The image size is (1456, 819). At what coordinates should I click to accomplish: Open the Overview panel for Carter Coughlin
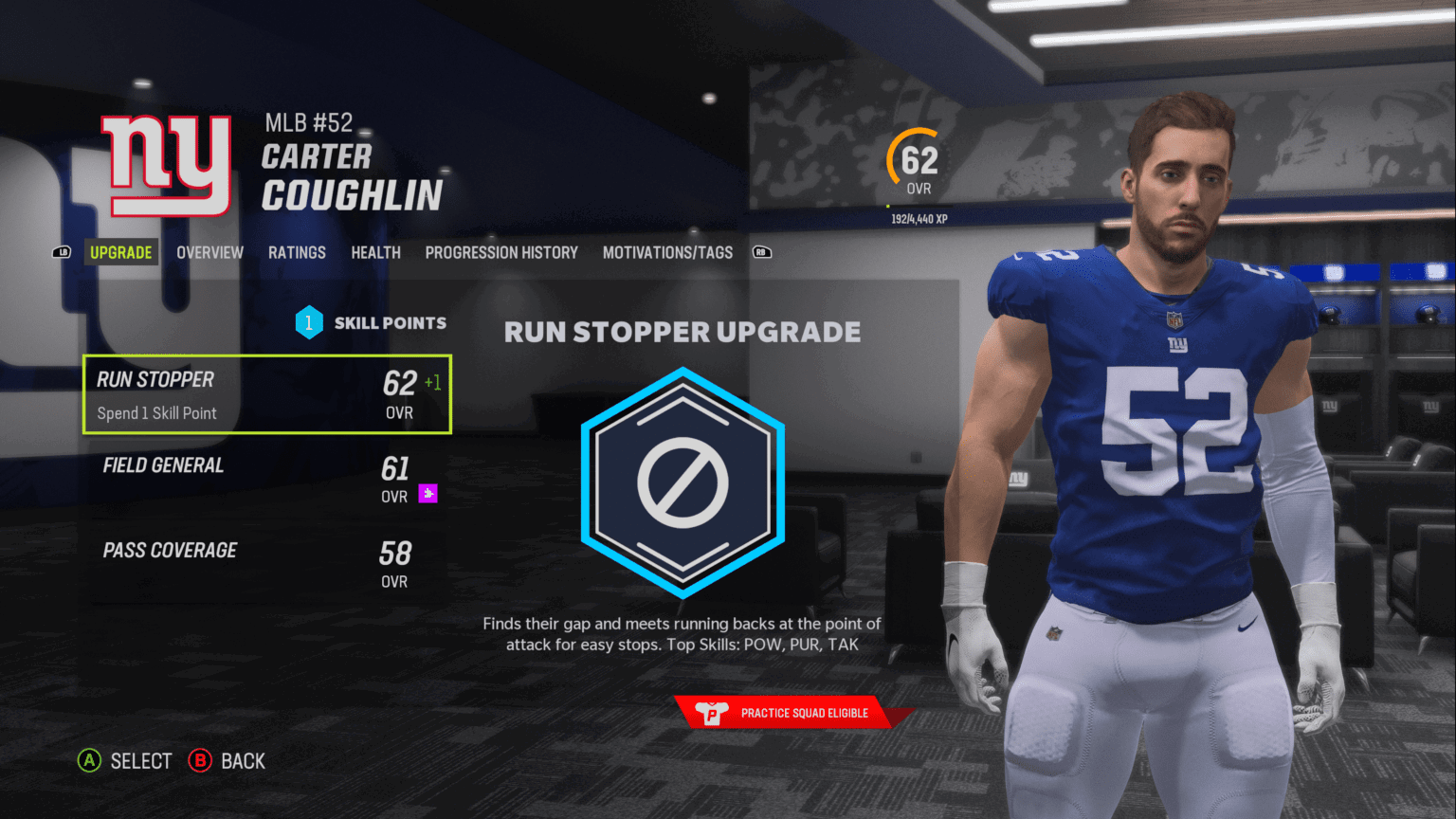pos(209,252)
